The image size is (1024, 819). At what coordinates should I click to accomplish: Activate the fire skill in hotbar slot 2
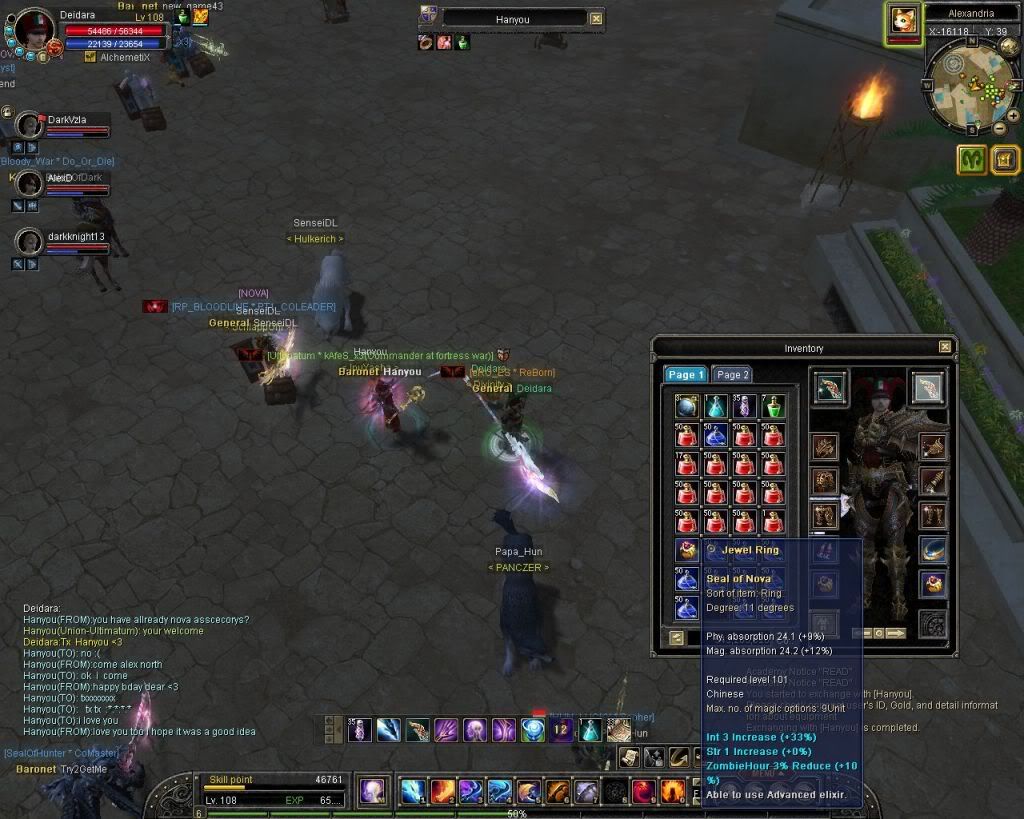(x=443, y=792)
